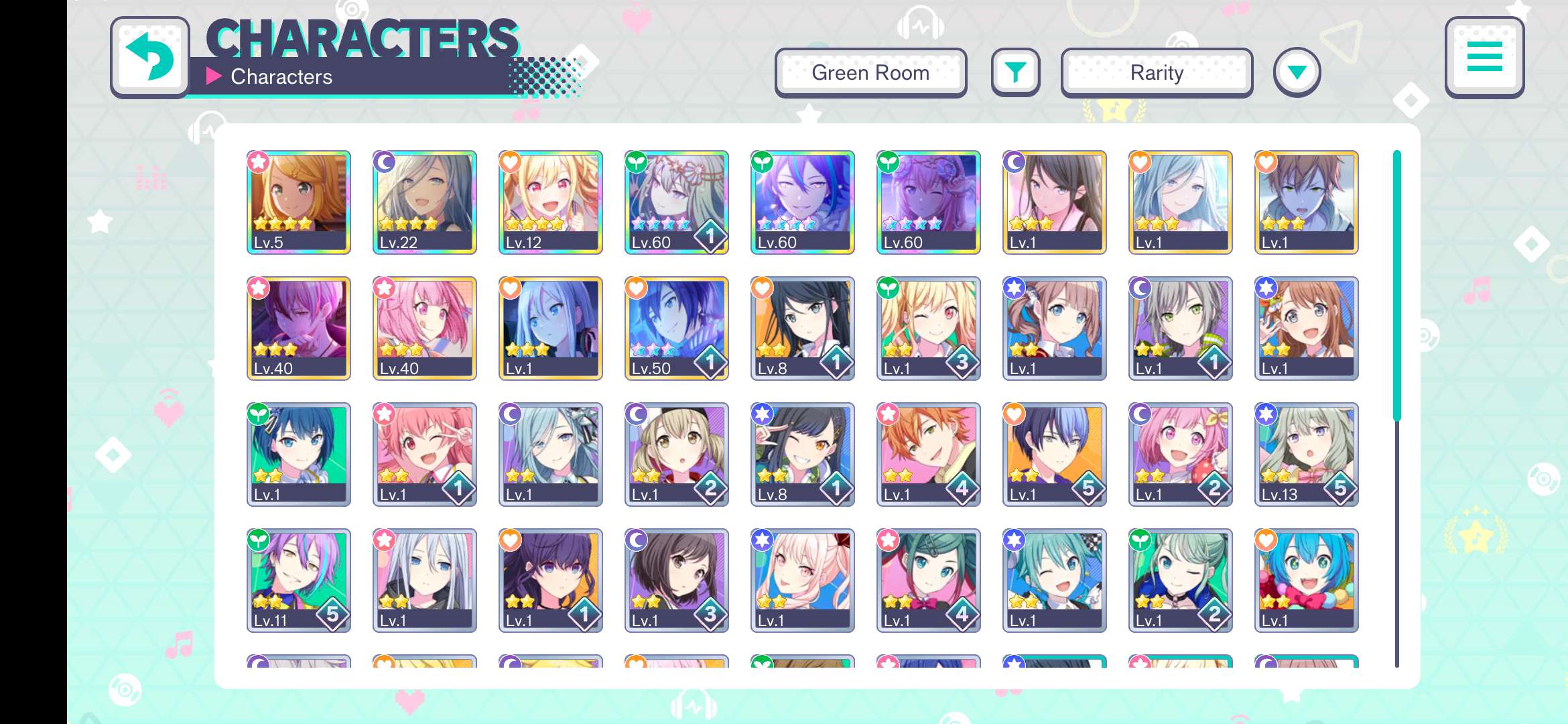1568x724 pixels.
Task: Select the Lv.22 four-star card
Action: [425, 202]
